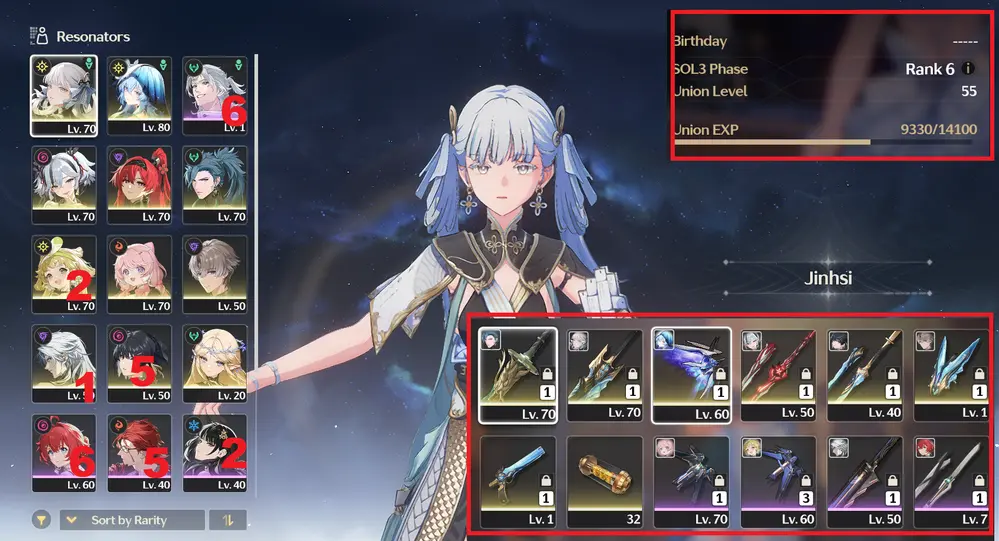Screen dimensions: 999x541
Task: Pick the blue-gold sword weapon at Lv. 40
Action: pos(864,373)
